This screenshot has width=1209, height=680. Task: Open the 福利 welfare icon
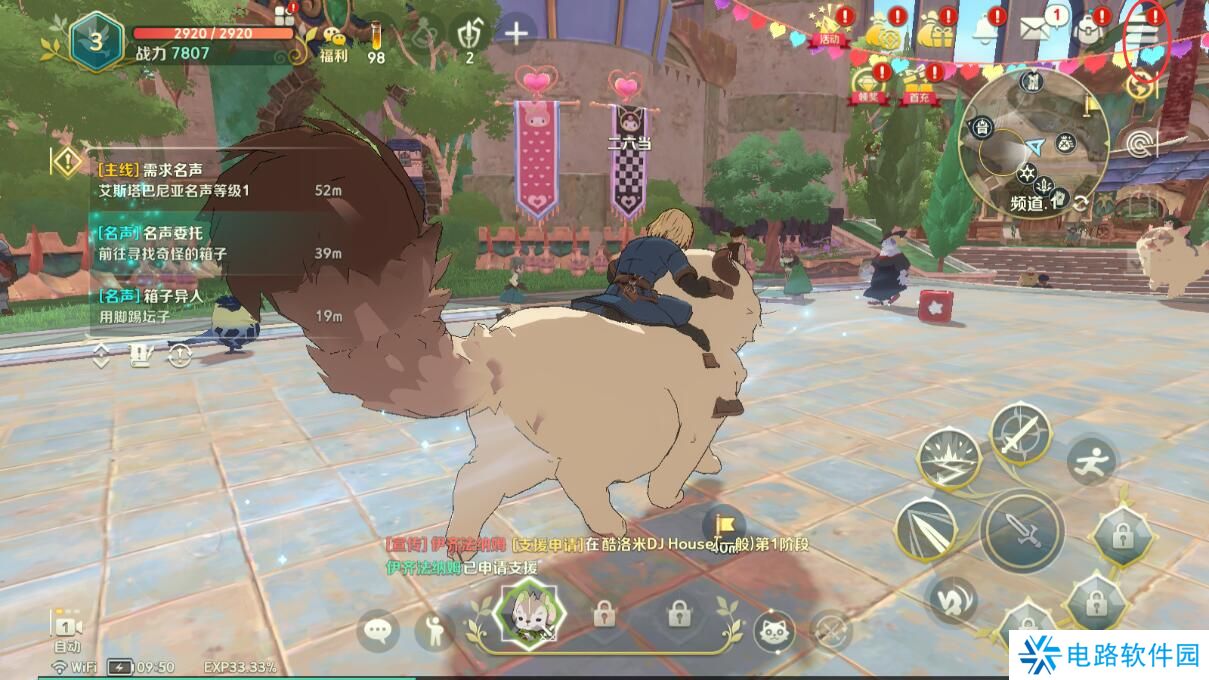[x=334, y=43]
